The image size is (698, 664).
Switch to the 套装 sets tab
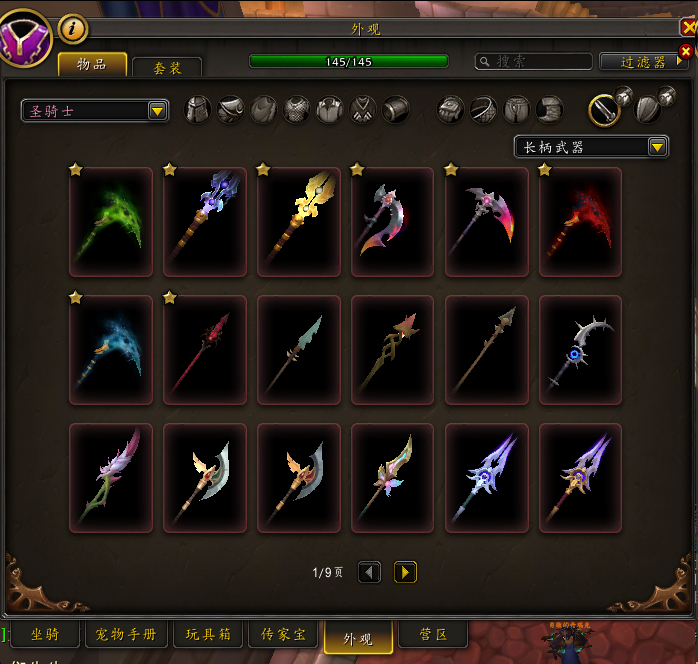click(167, 67)
